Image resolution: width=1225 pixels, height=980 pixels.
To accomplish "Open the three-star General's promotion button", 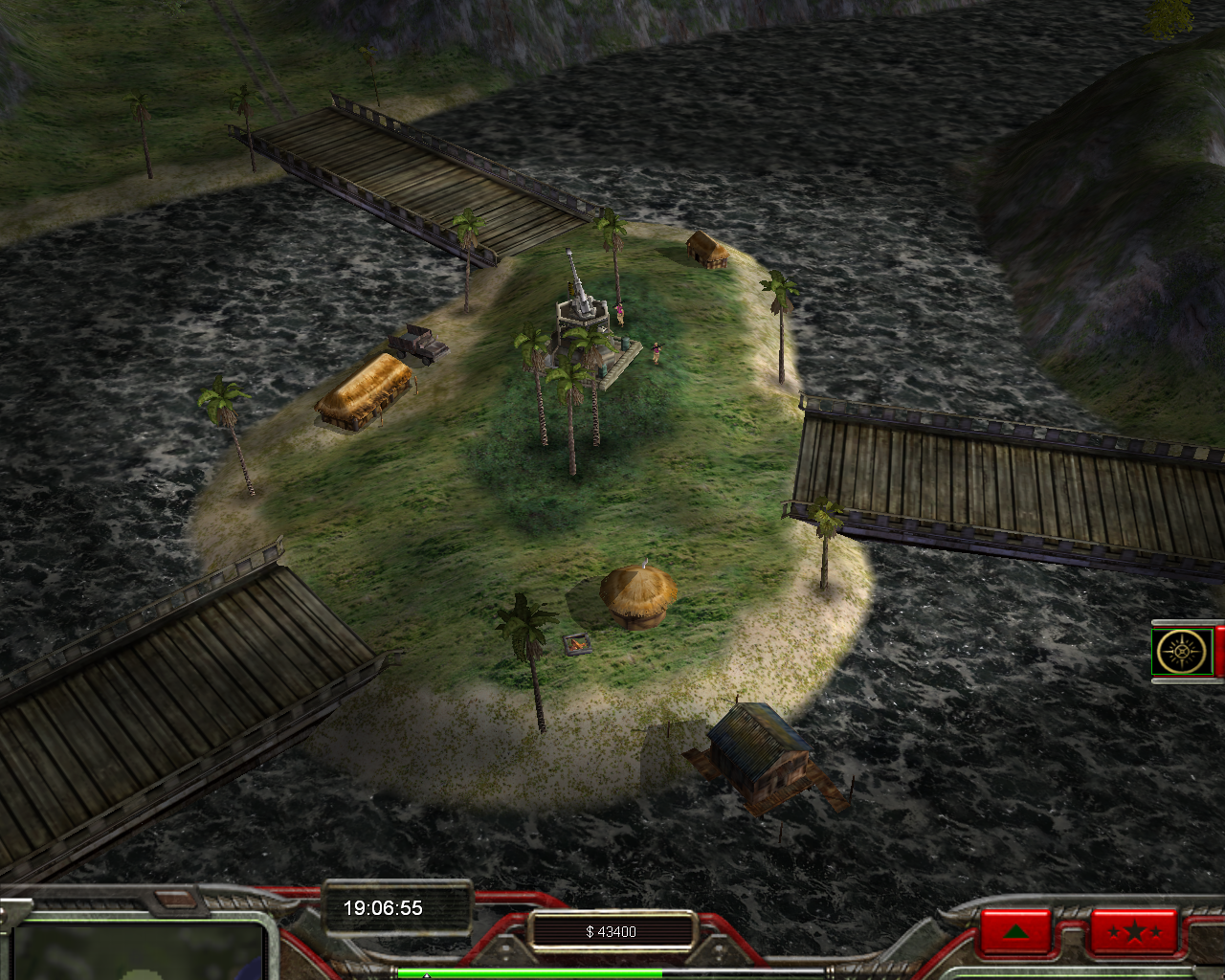I will (x=1133, y=931).
